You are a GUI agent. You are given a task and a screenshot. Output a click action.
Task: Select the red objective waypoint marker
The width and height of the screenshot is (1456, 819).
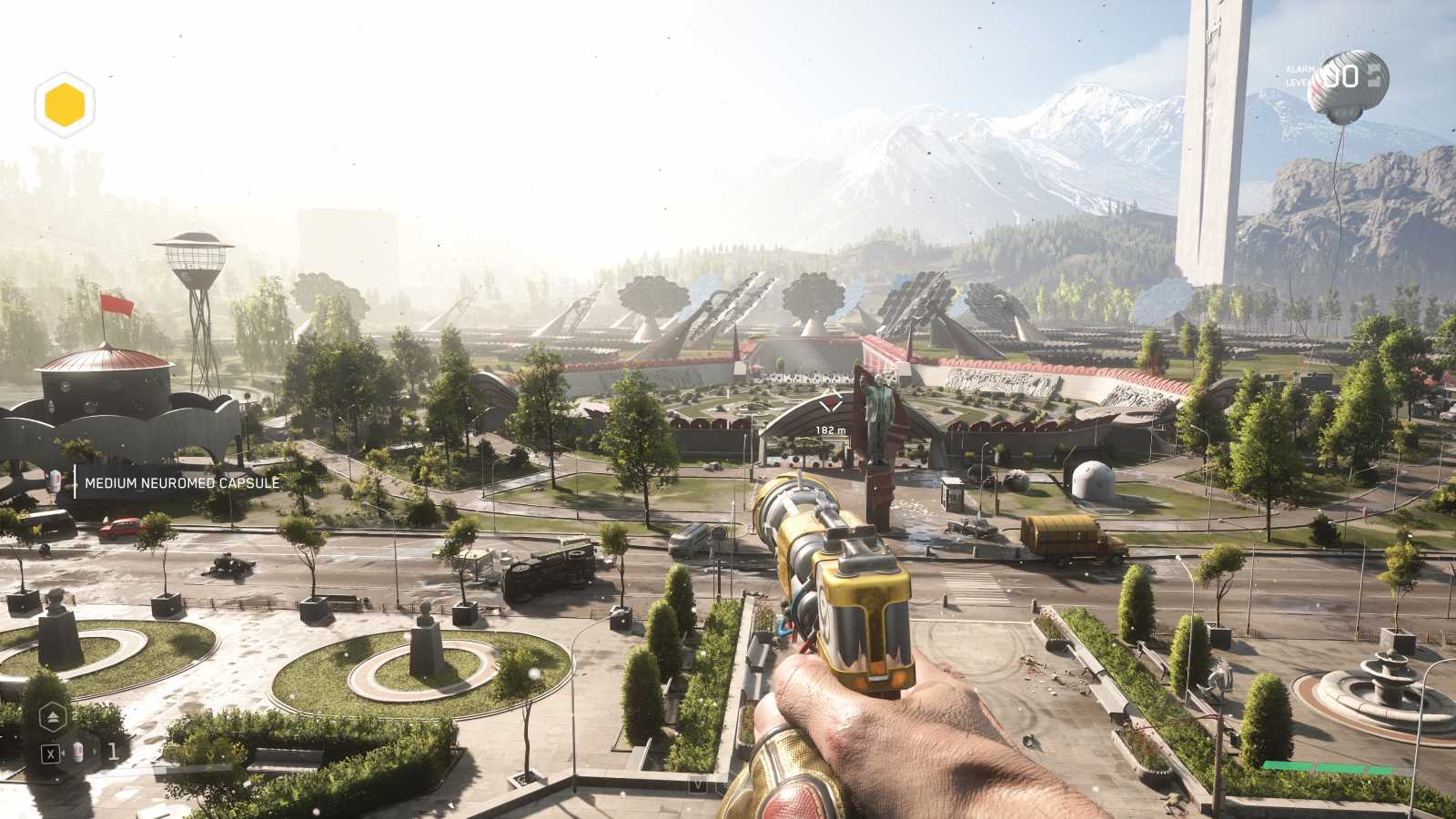click(831, 402)
